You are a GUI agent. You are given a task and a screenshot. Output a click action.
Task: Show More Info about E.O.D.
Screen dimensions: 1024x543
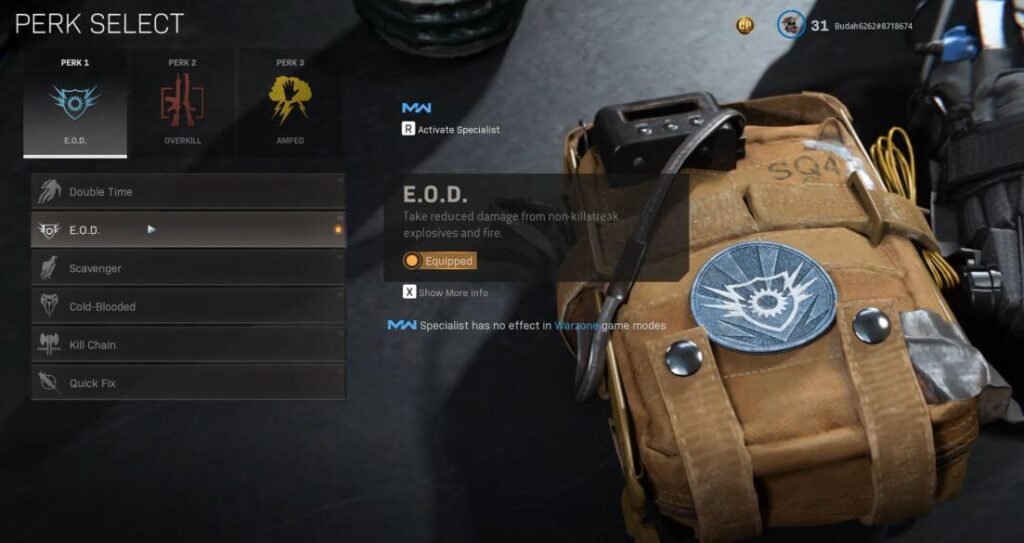pos(446,293)
